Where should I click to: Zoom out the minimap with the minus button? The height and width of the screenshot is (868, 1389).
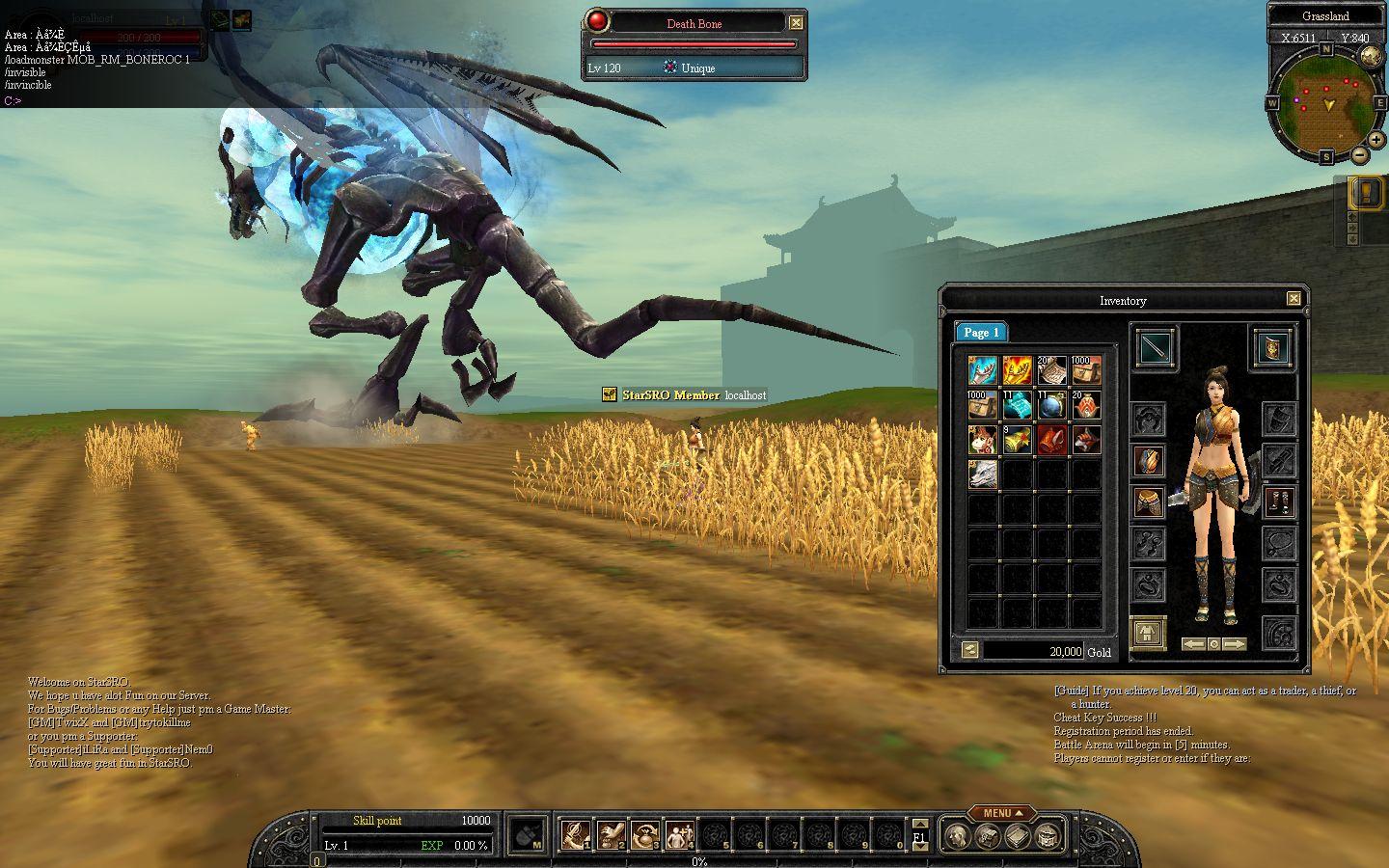coord(1359,154)
